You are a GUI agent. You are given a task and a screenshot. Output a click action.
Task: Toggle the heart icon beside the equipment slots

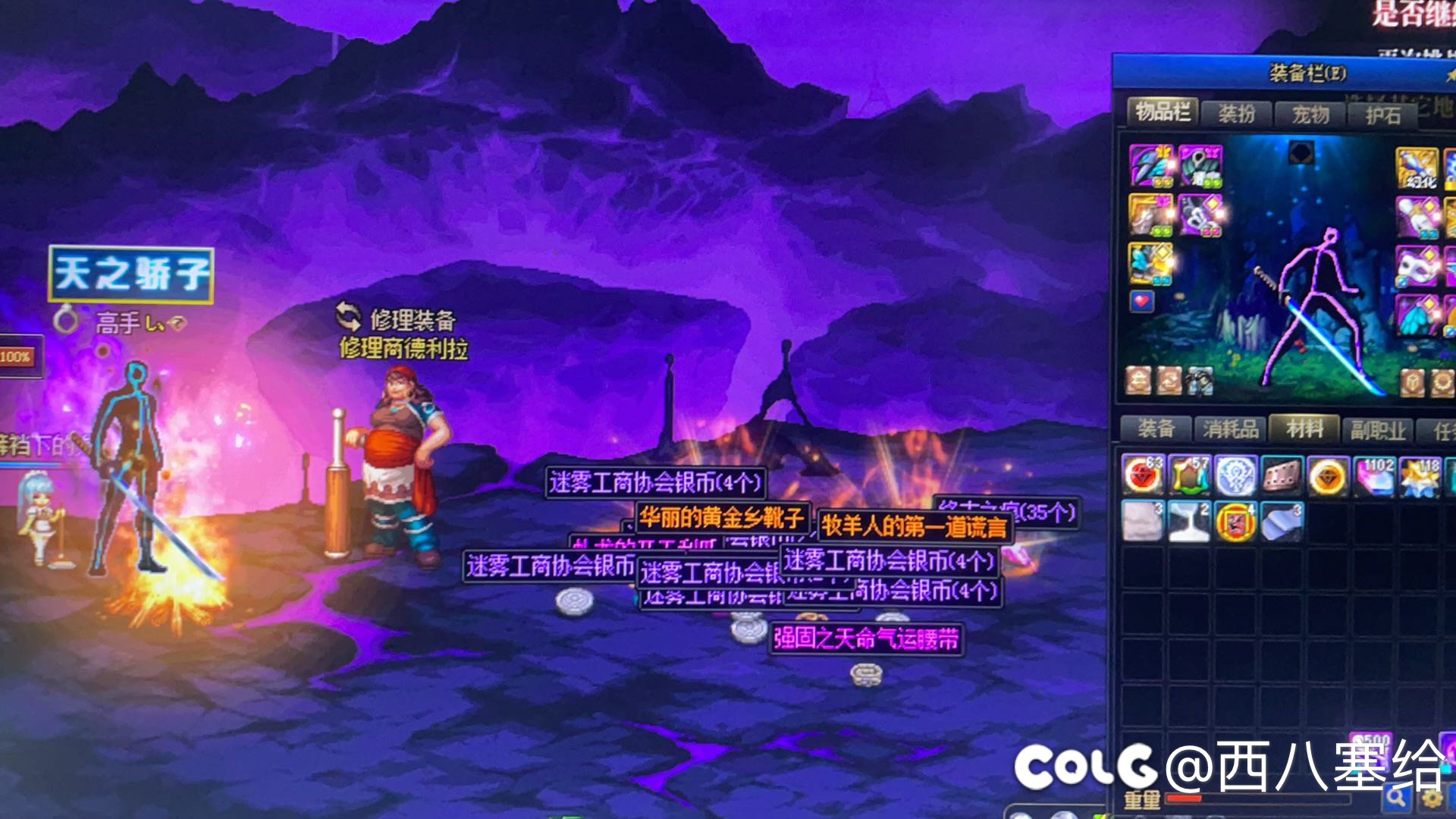pyautogui.click(x=1141, y=303)
